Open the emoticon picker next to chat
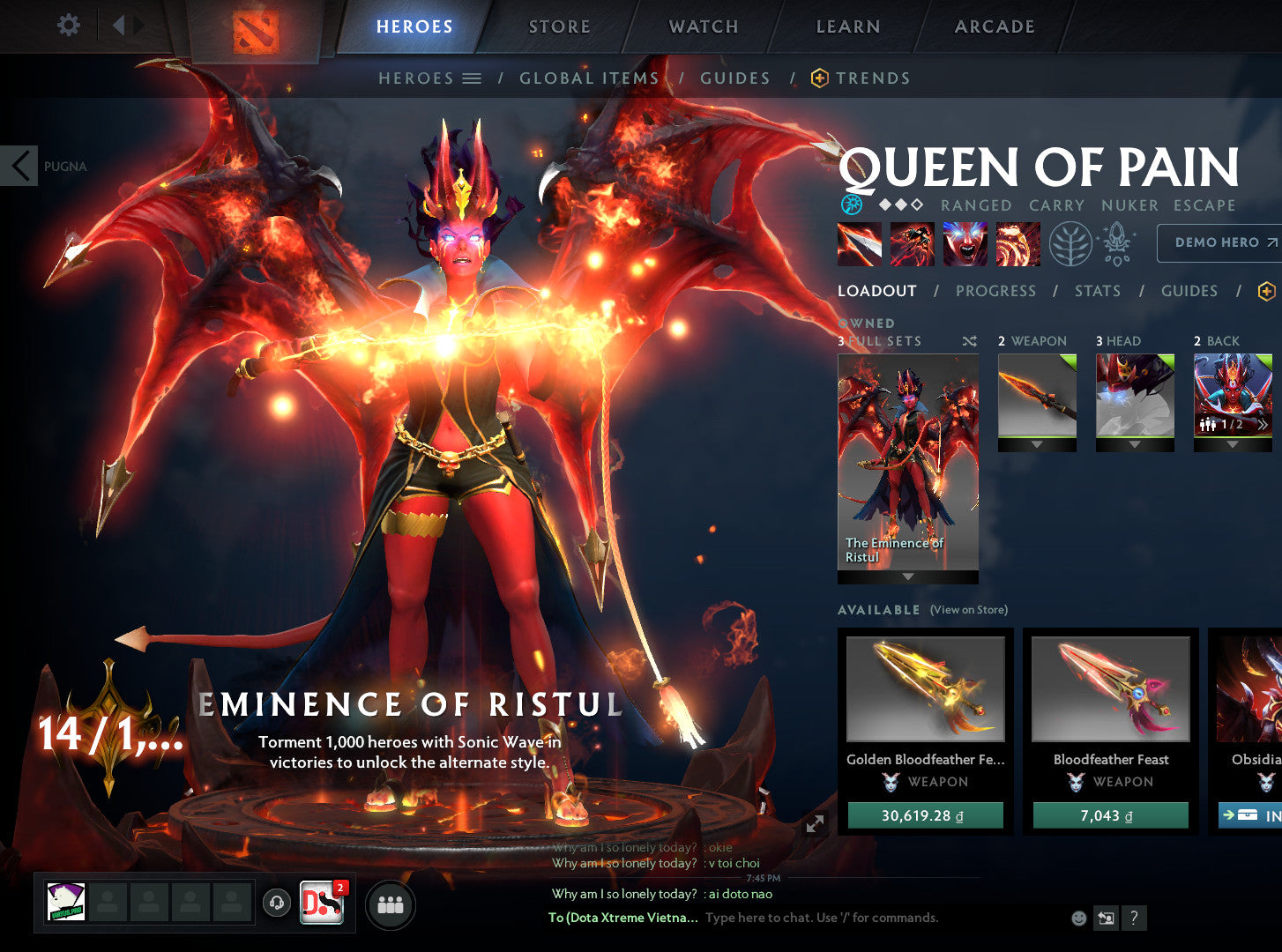The height and width of the screenshot is (952, 1282). click(x=1077, y=918)
